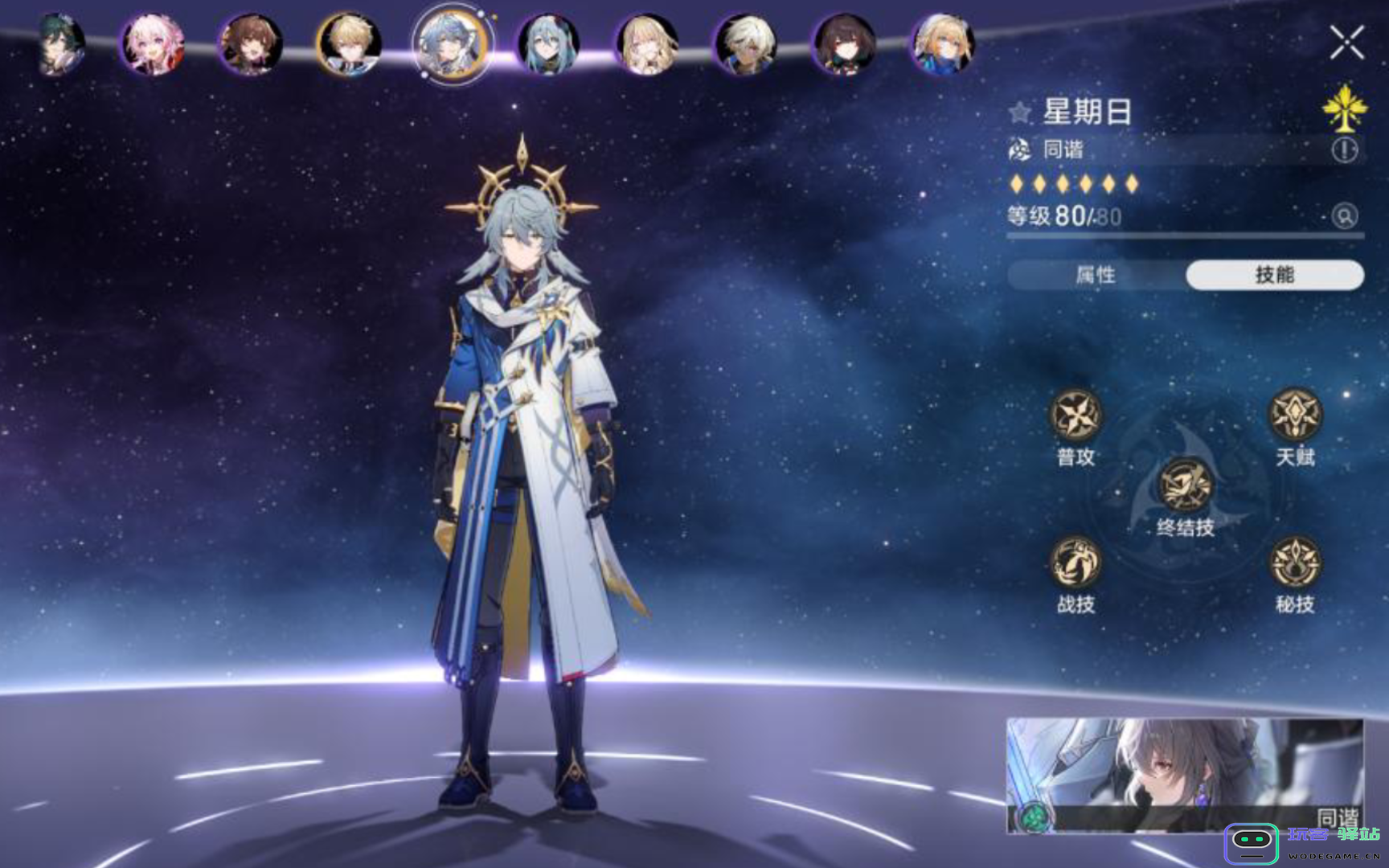Stay on the 技能 skills tab

1274,275
